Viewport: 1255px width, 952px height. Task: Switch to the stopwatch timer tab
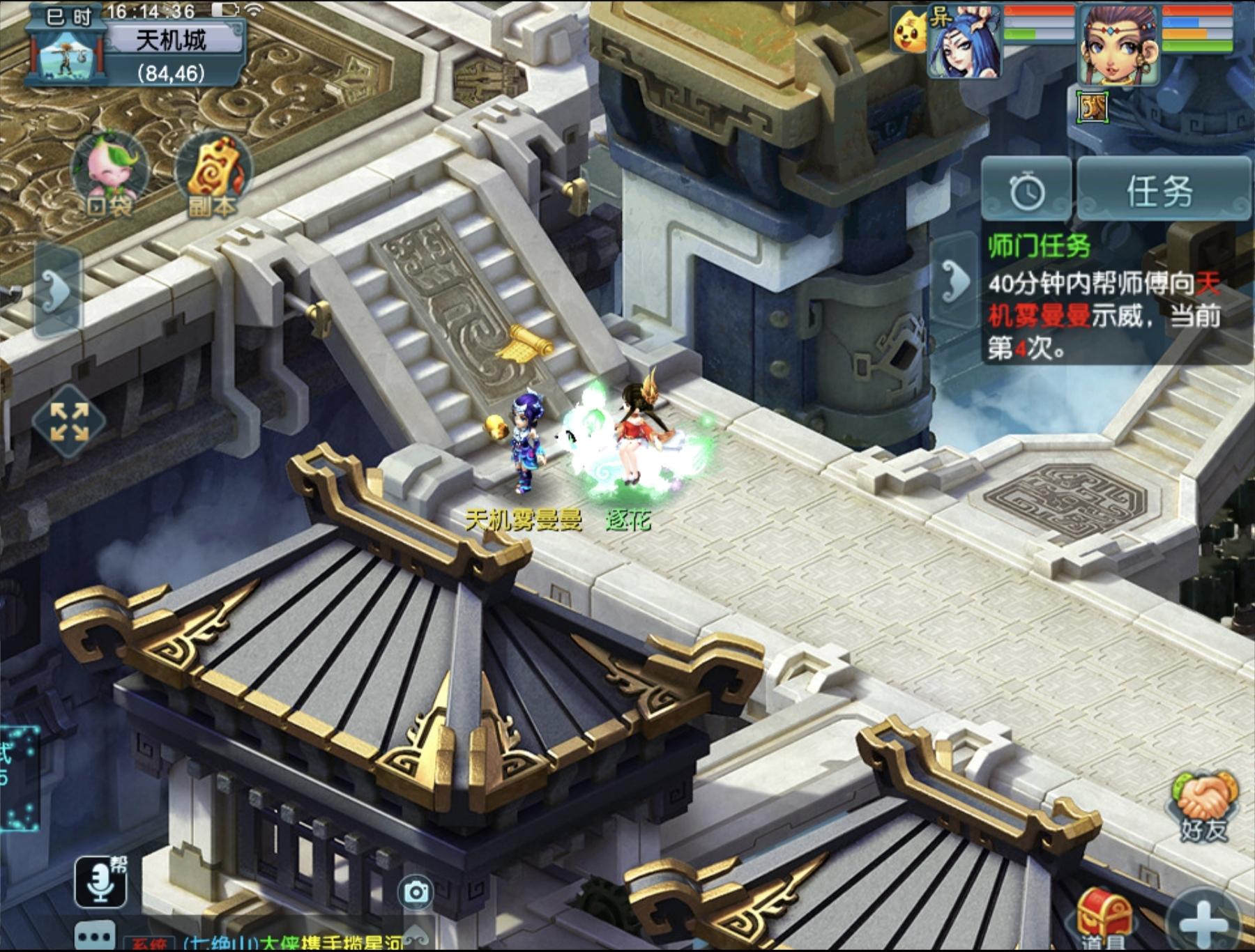pos(1026,190)
